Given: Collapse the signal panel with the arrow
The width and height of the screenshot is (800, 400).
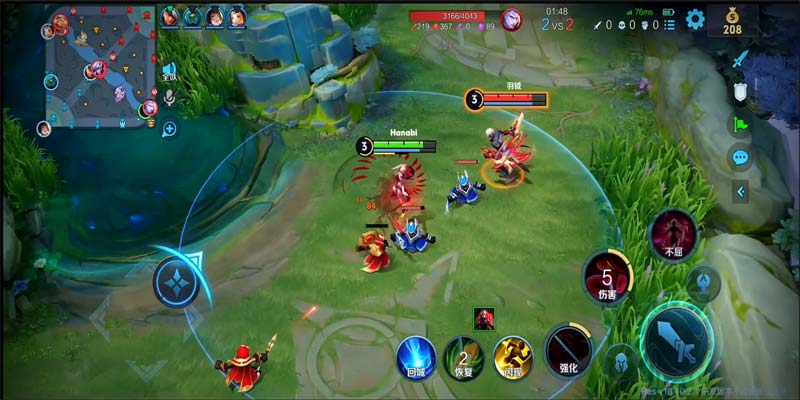Looking at the screenshot, I should [x=740, y=190].
